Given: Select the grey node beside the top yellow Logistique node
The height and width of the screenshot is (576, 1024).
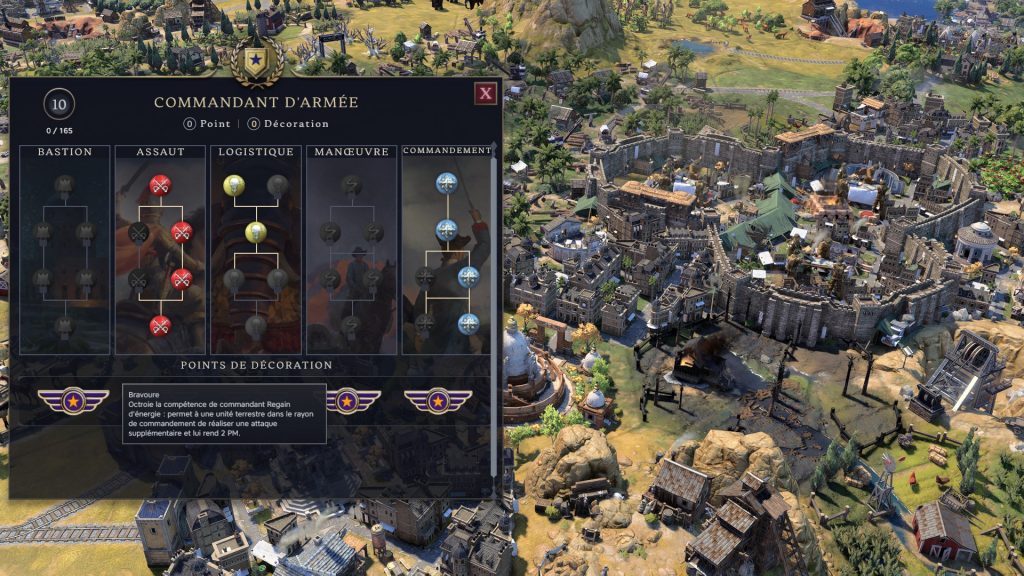Looking at the screenshot, I should coord(278,184).
